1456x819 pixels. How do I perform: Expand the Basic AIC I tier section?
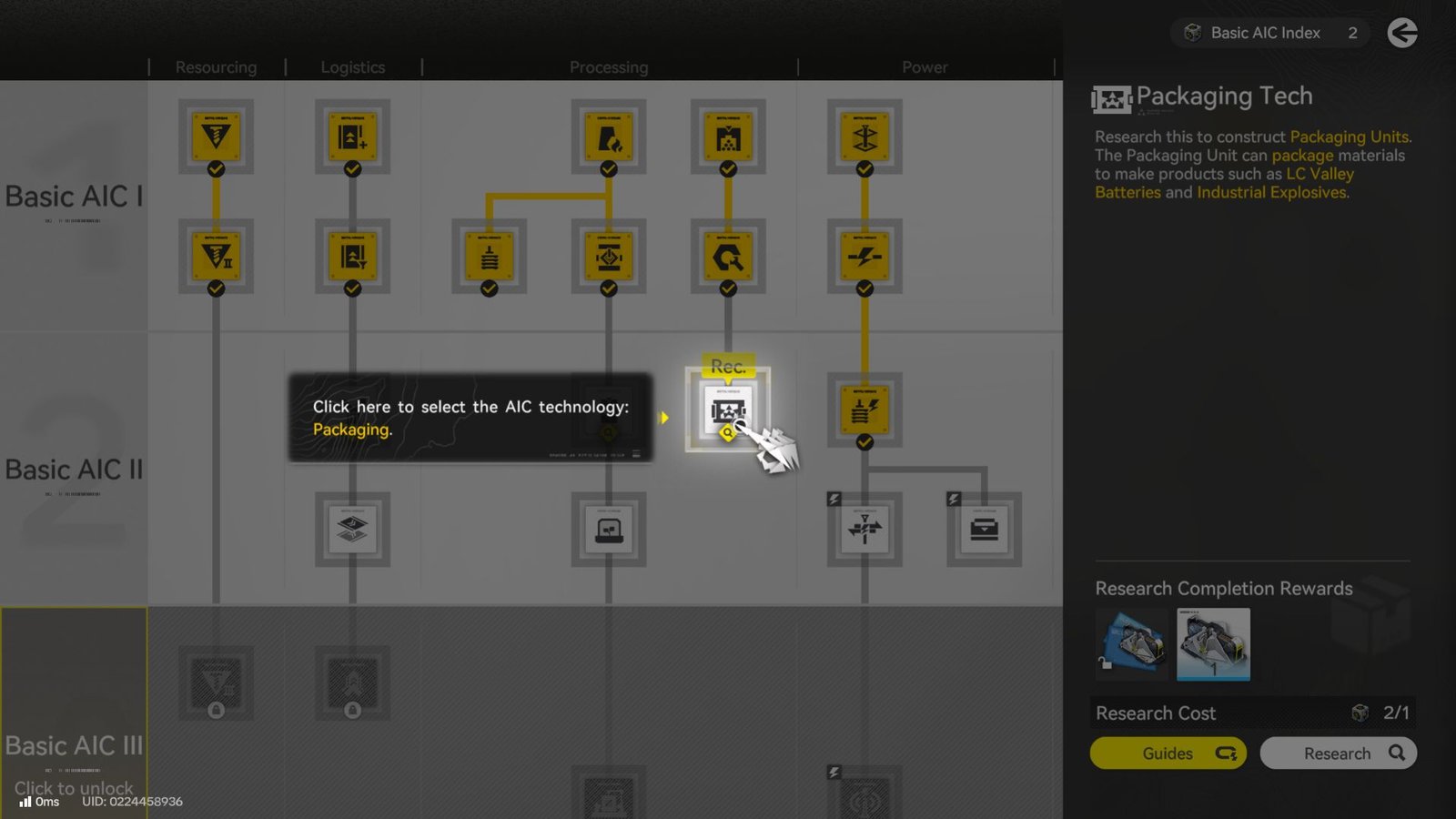click(75, 196)
